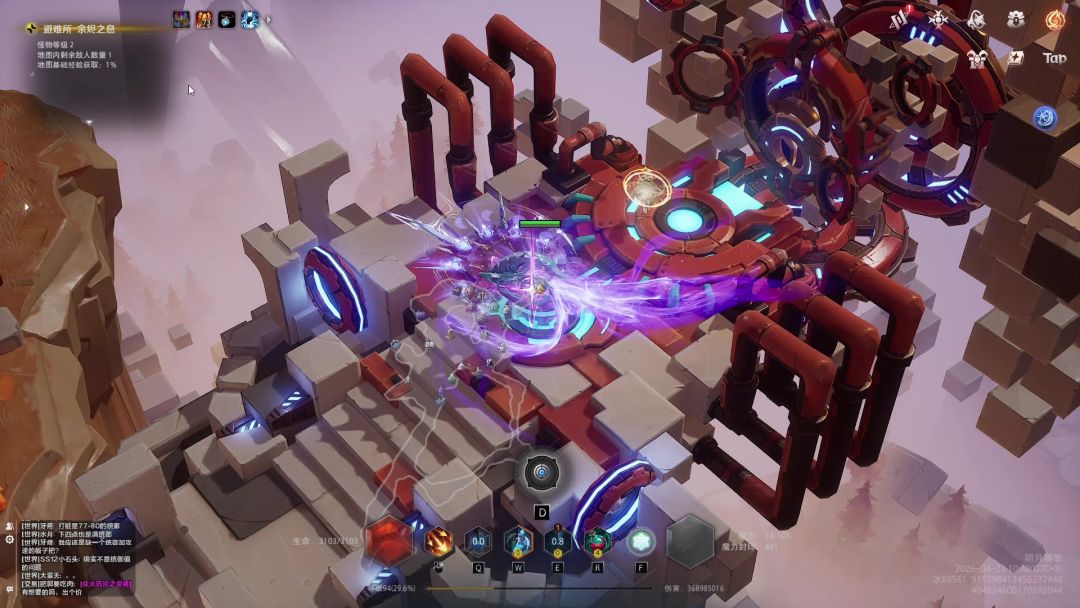Click the blue circular swirl icon
This screenshot has height=608, width=1080.
(x=1046, y=117)
